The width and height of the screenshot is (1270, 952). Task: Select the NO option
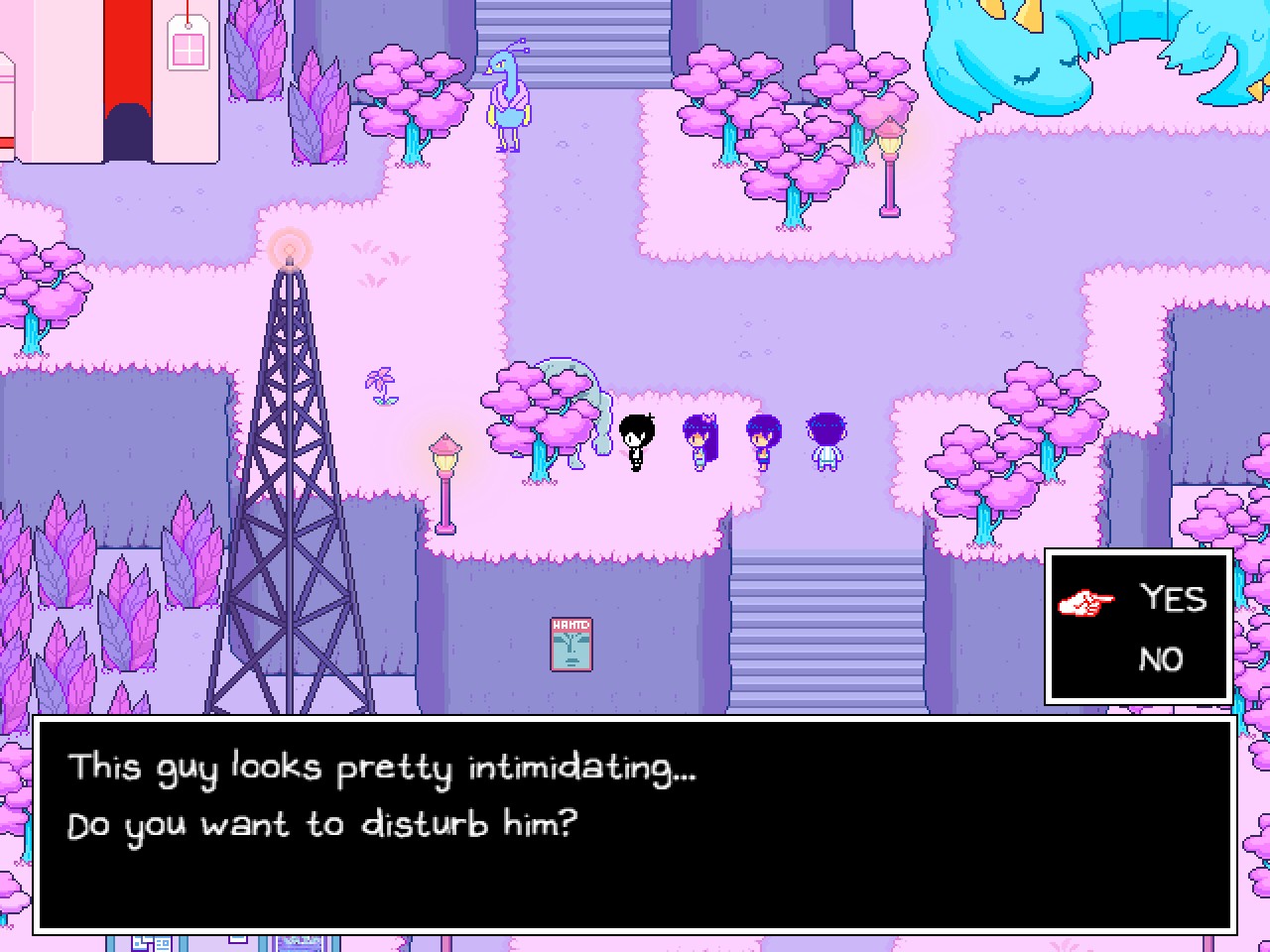pos(1163,659)
